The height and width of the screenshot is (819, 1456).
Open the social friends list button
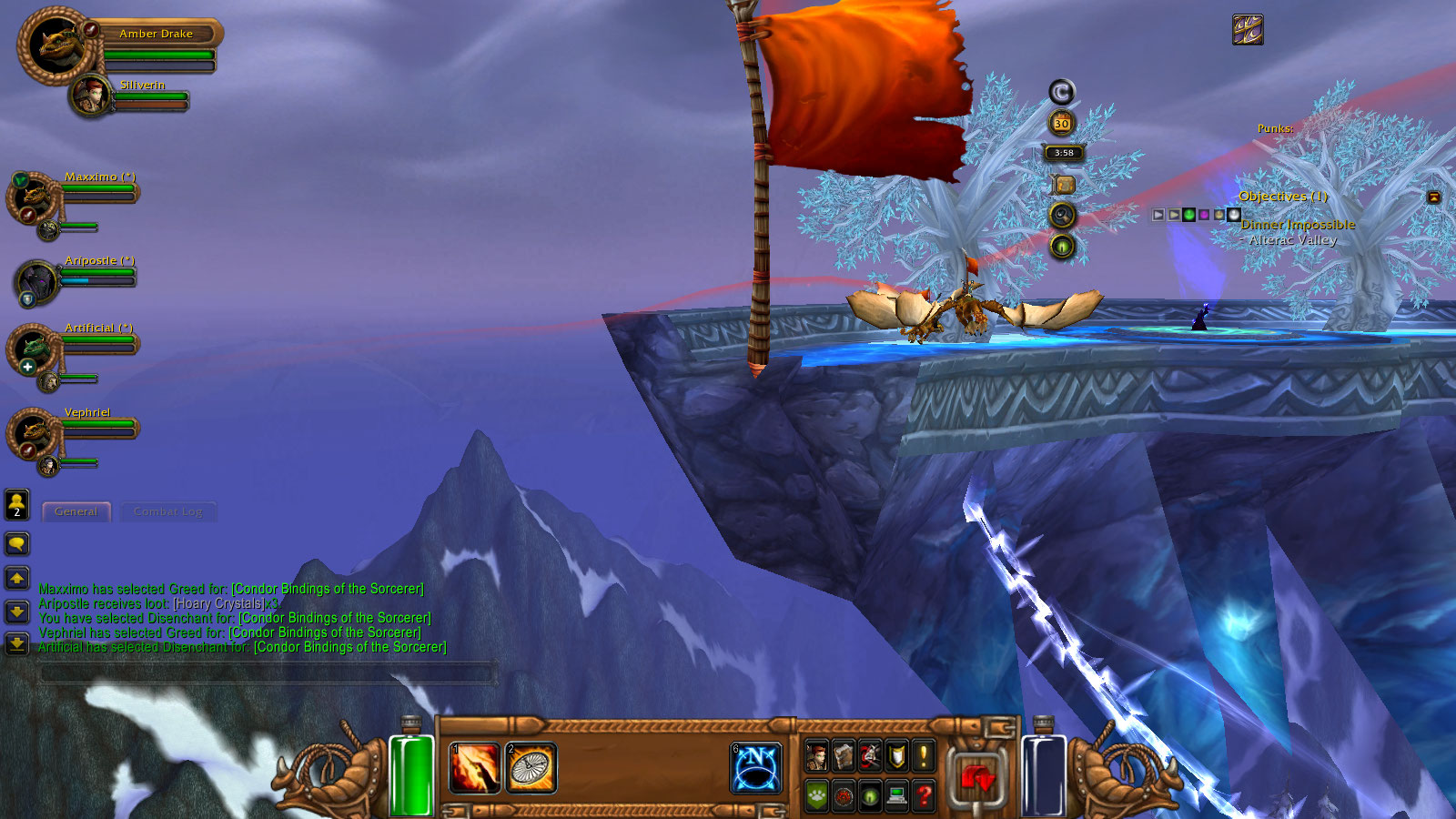(17, 504)
